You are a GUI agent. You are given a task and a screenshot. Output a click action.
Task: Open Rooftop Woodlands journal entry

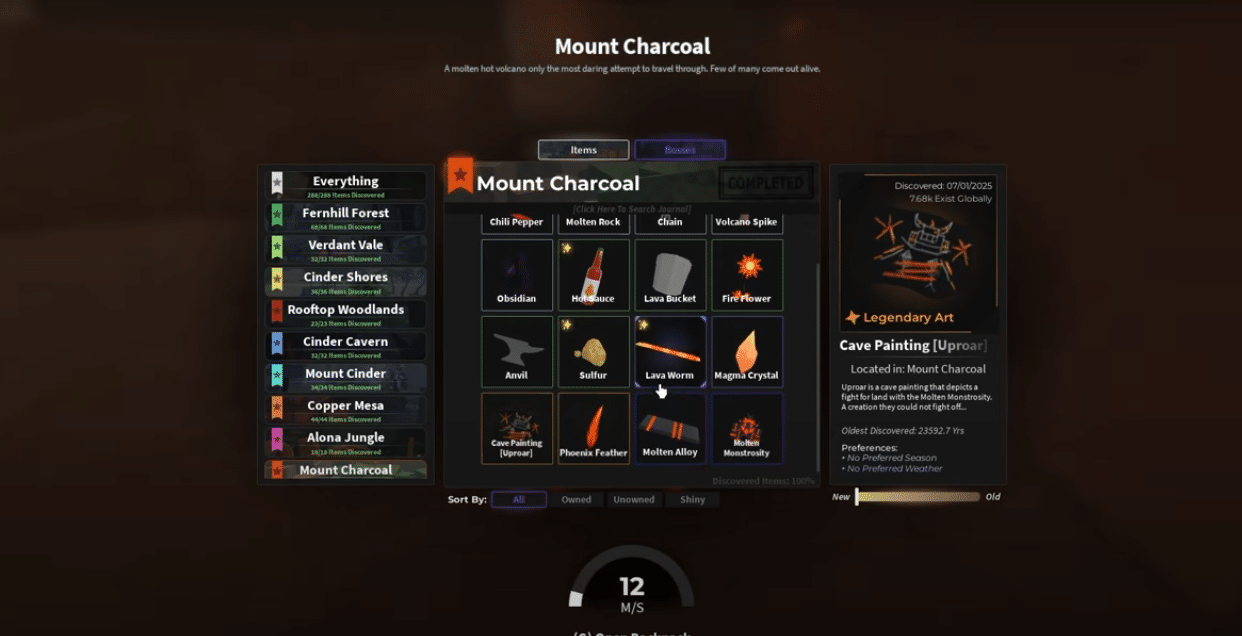346,313
